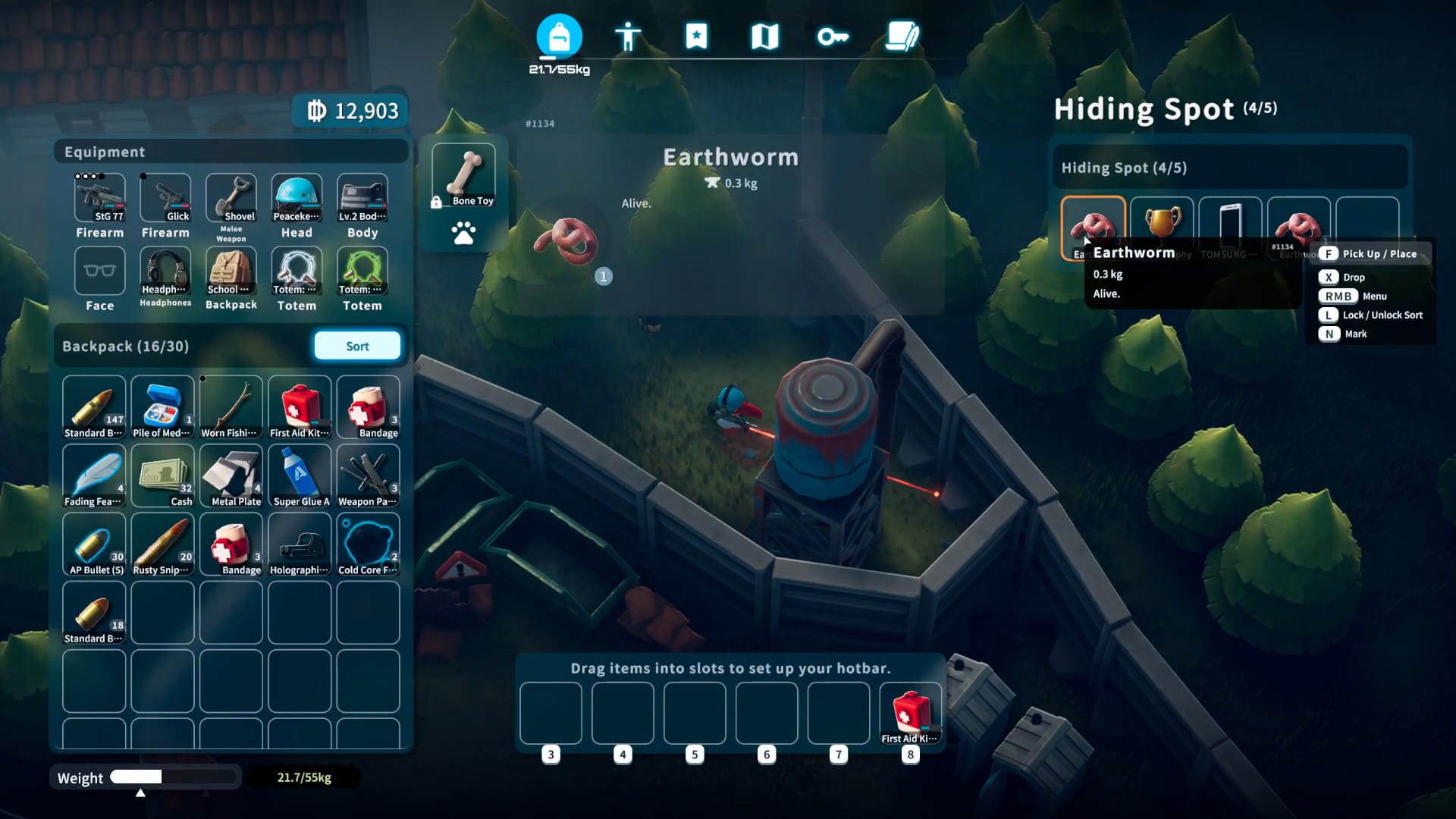Select the Peacekeeper helmet head slot
The width and height of the screenshot is (1456, 819).
click(297, 198)
